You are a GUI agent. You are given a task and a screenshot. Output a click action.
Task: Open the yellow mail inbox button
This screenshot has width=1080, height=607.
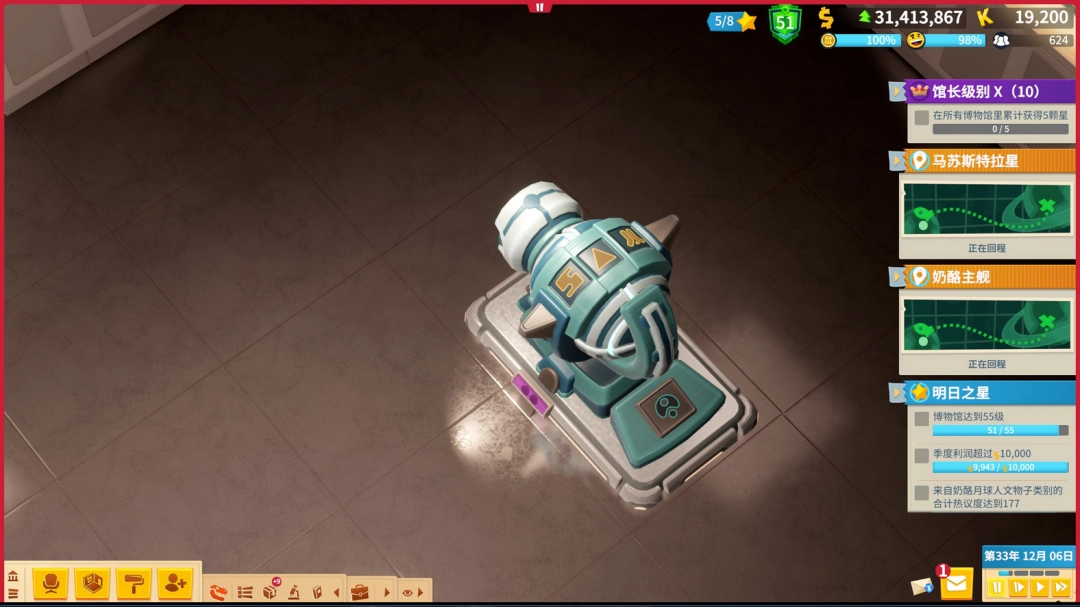tap(957, 582)
